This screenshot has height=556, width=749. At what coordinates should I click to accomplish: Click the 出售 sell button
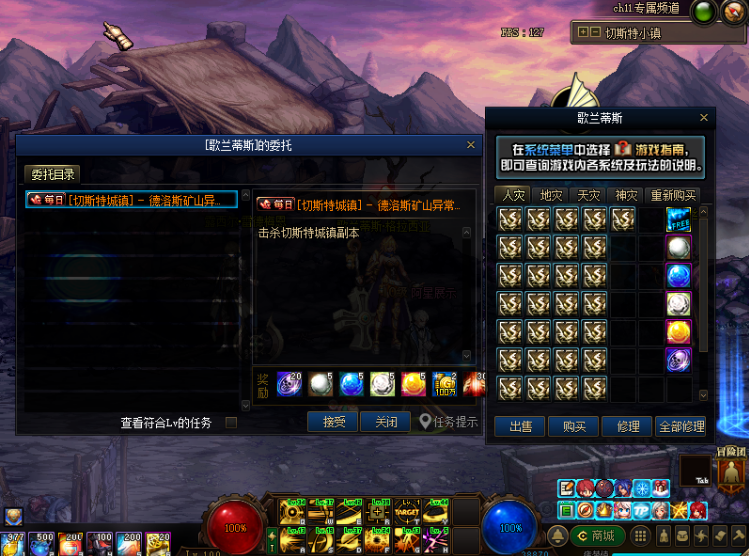(x=520, y=426)
